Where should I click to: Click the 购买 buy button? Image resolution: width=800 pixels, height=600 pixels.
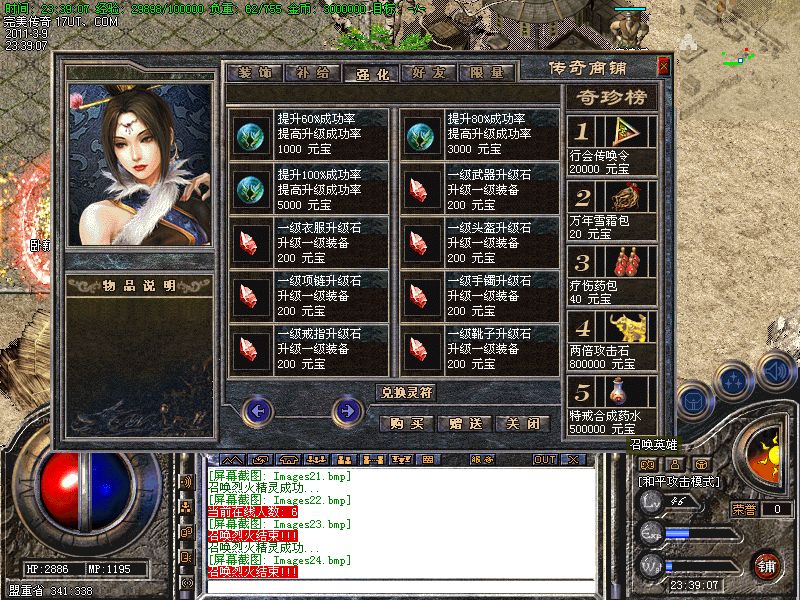click(406, 424)
